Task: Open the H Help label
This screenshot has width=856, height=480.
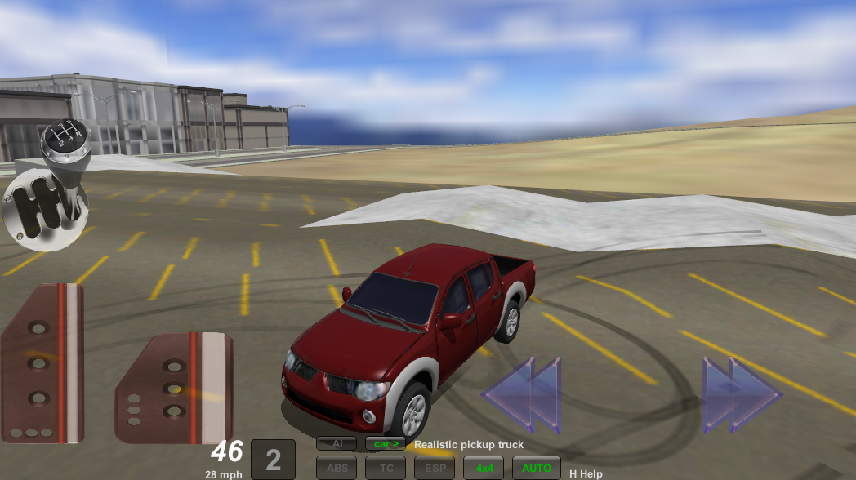Action: (585, 473)
